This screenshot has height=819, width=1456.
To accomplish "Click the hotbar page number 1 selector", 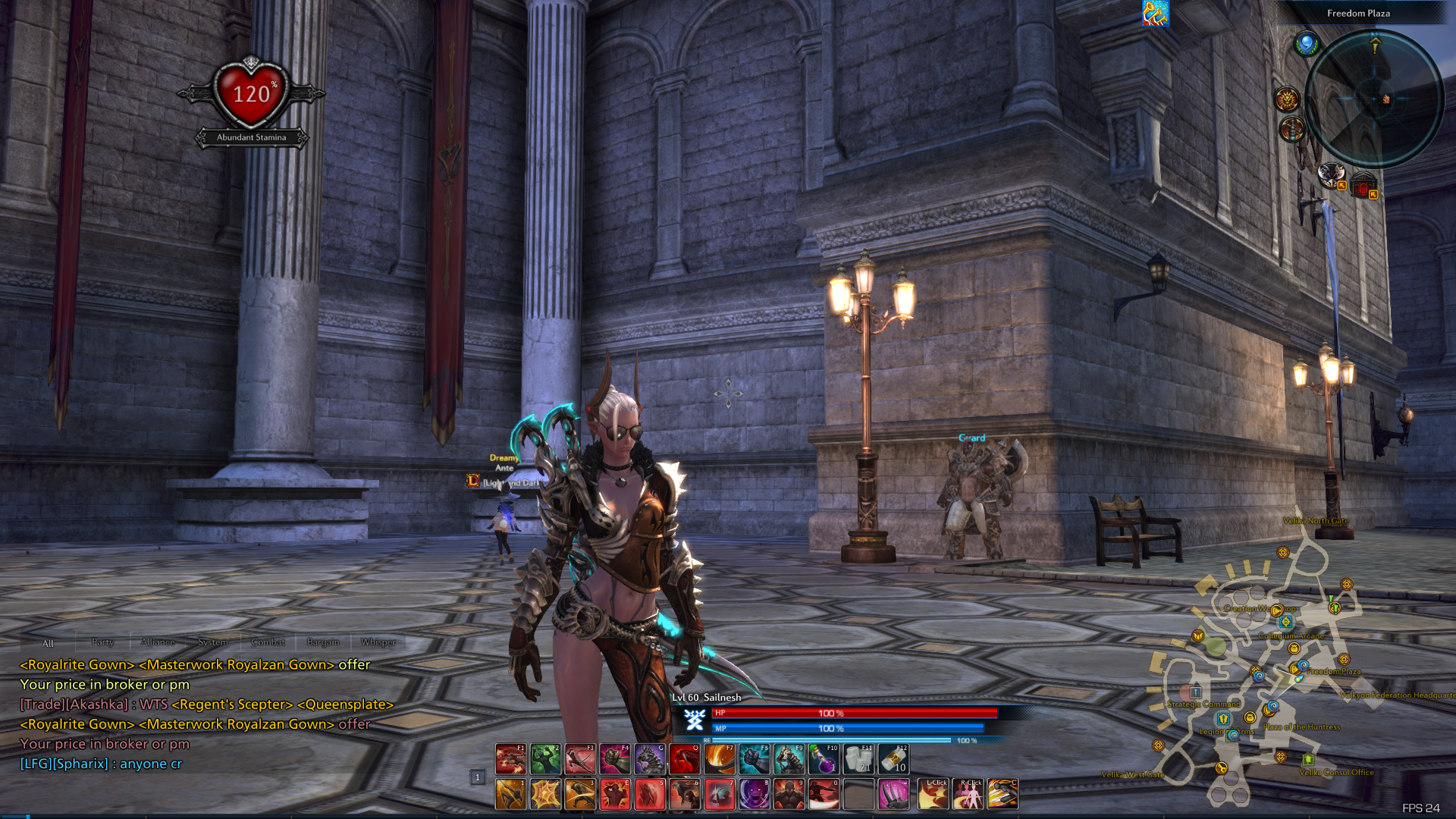I will point(476,777).
